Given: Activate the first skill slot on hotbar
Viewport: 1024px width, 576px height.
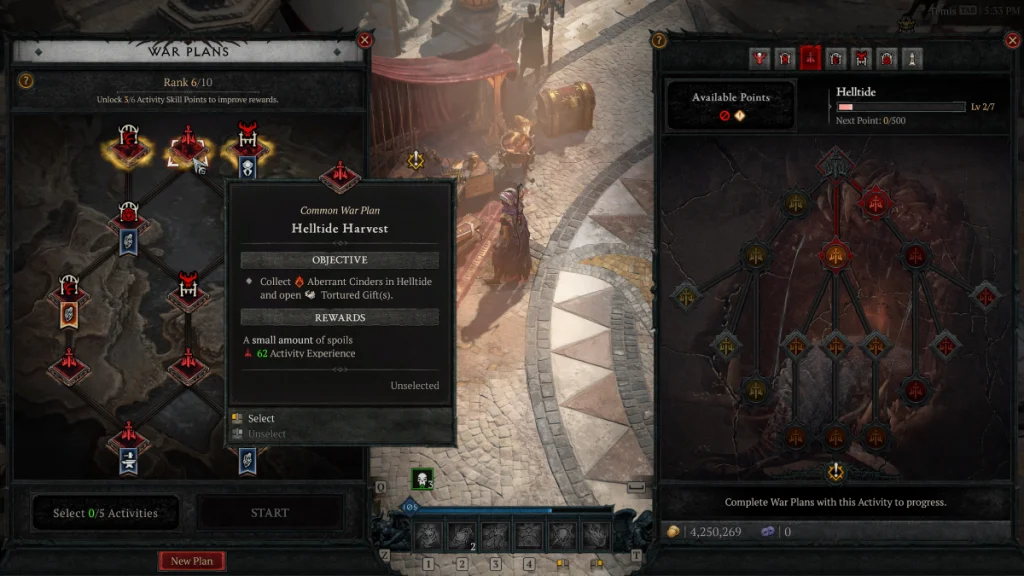Looking at the screenshot, I should pos(428,536).
